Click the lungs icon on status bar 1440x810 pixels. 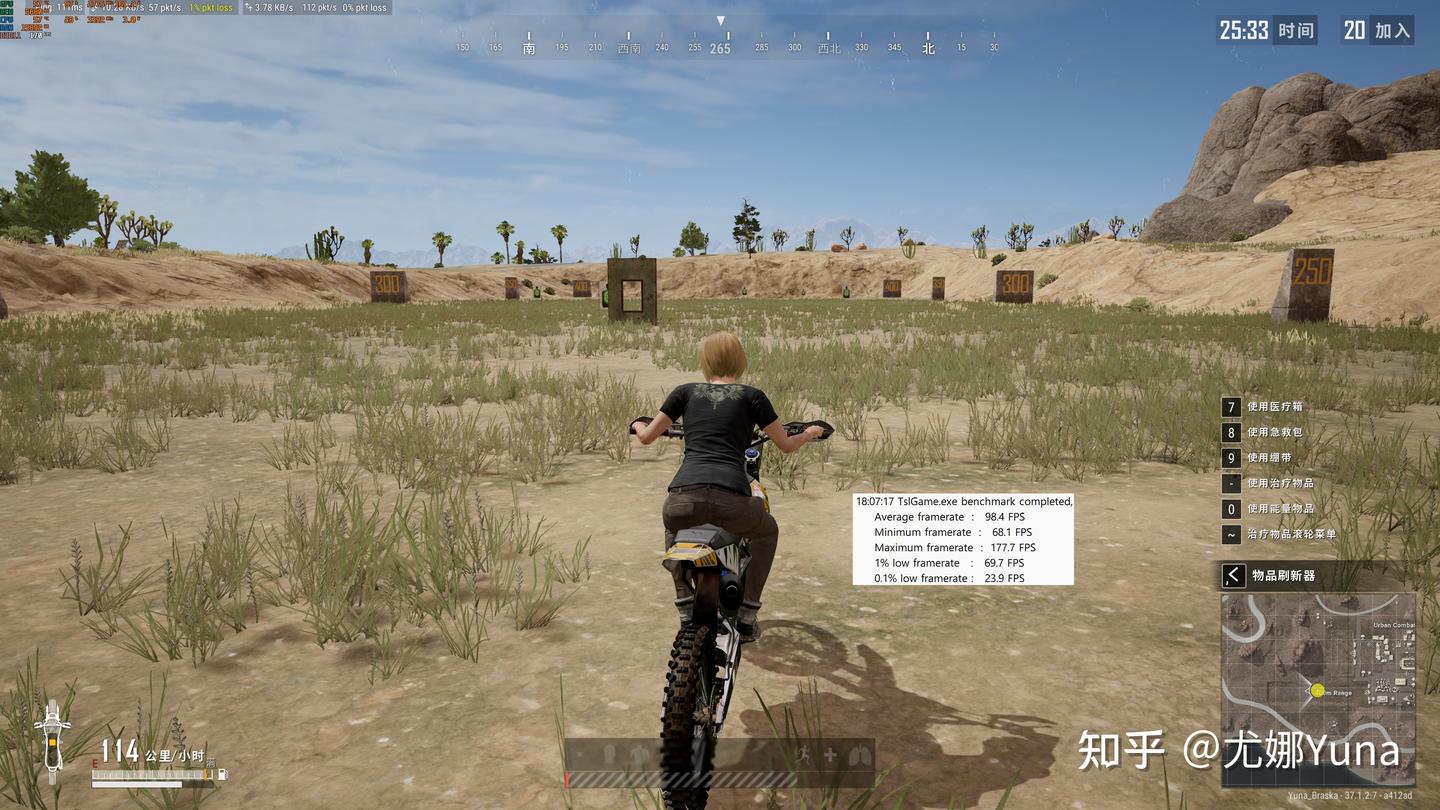(858, 755)
